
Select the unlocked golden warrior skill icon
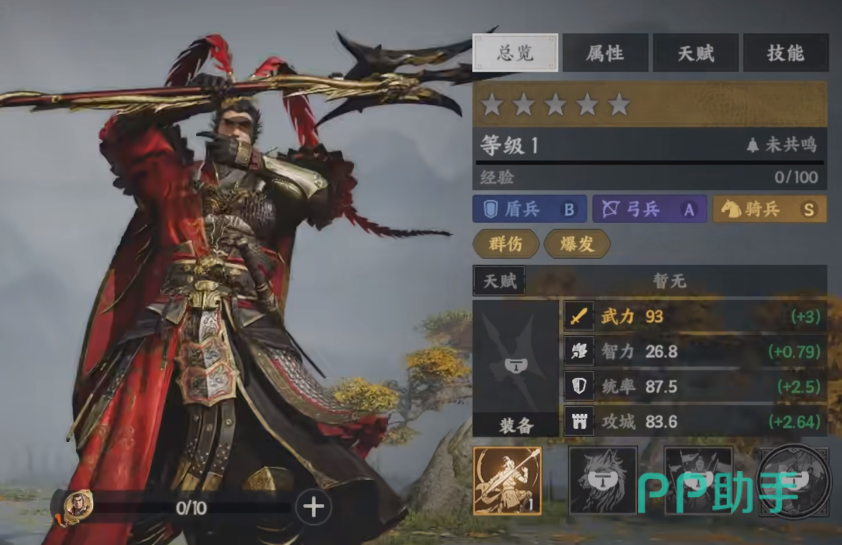[507, 480]
